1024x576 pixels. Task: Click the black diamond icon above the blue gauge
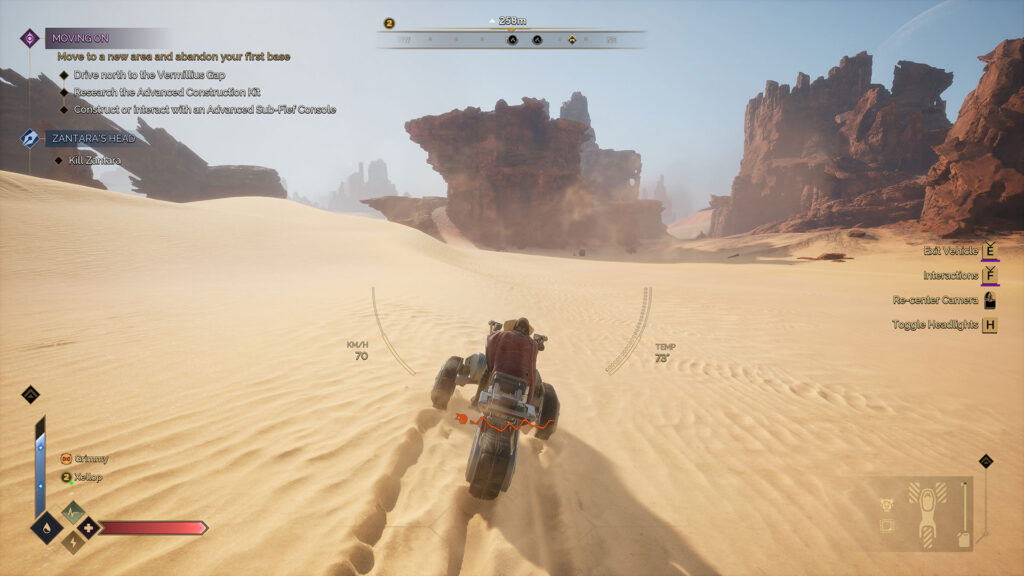(x=30, y=394)
